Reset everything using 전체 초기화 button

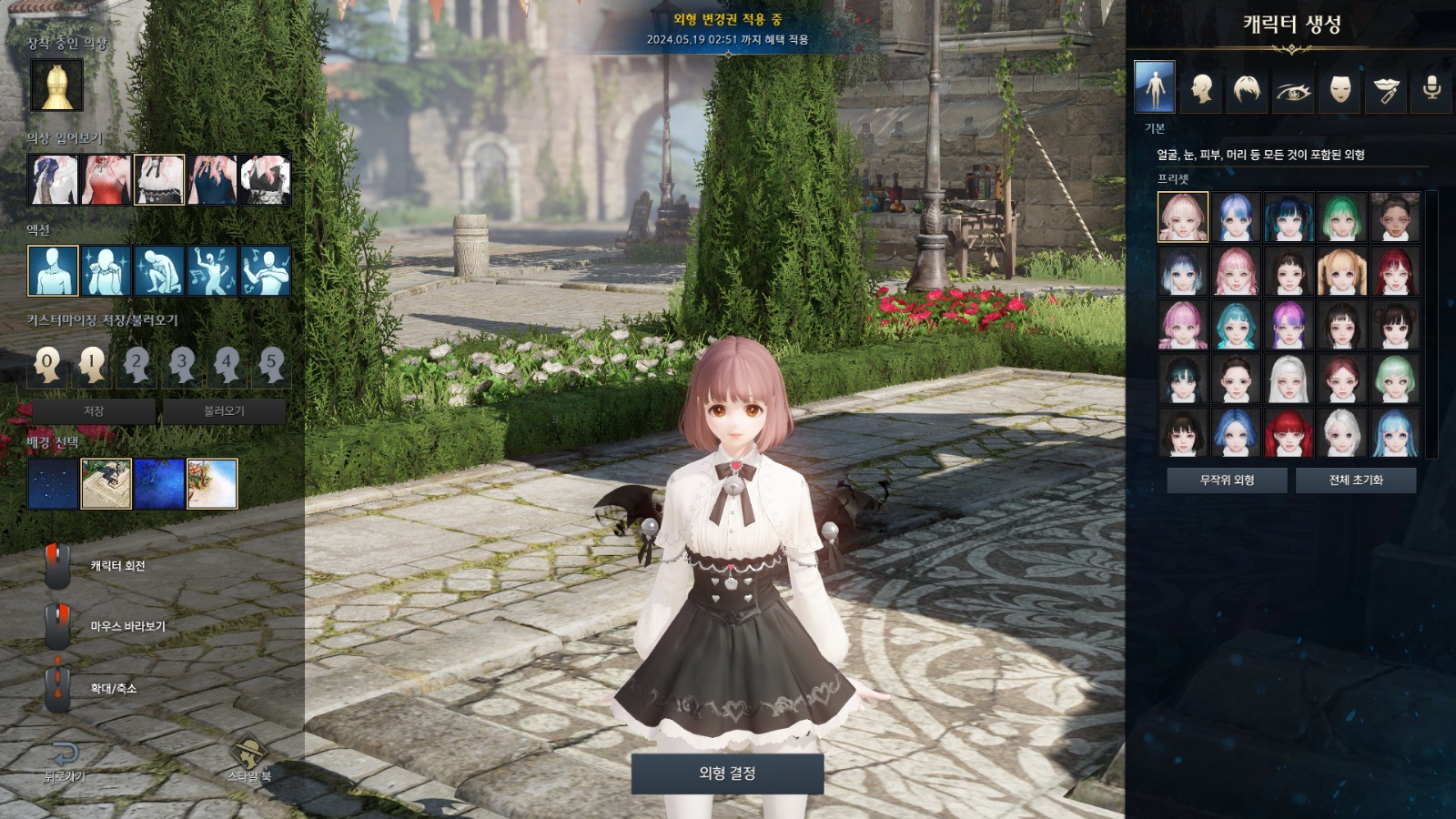pyautogui.click(x=1355, y=480)
